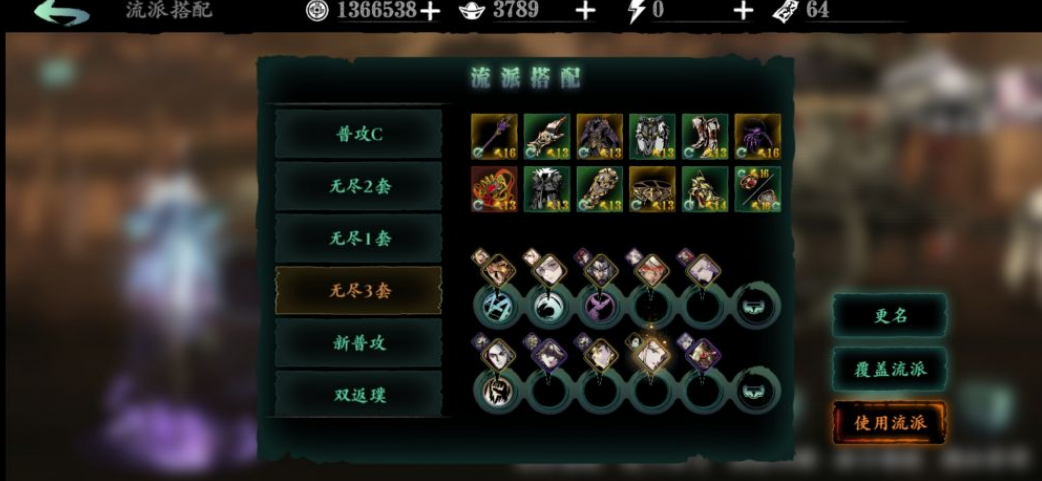1042x481 pixels.
Task: Add more copper coins currency
Action: [429, 11]
